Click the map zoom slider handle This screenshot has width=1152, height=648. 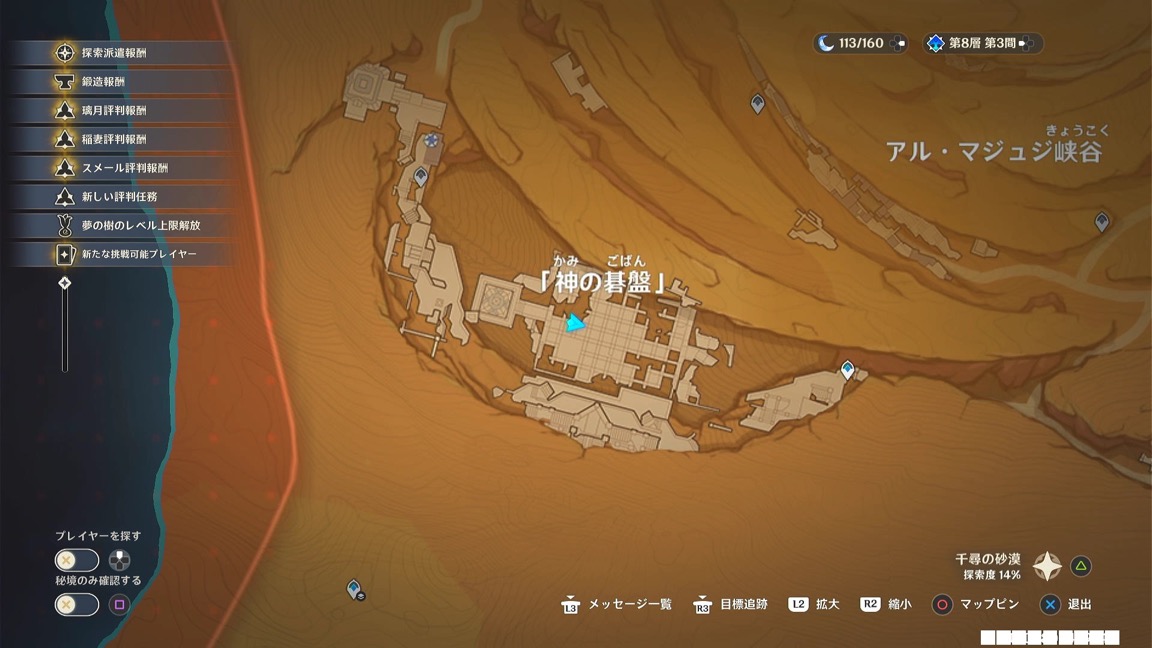pos(65,284)
